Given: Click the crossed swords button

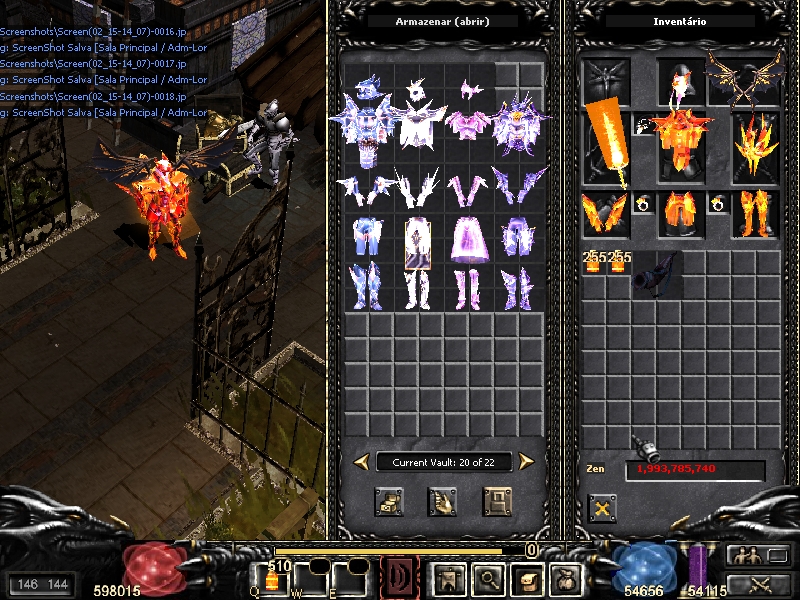Looking at the screenshot, I should click(x=758, y=584).
